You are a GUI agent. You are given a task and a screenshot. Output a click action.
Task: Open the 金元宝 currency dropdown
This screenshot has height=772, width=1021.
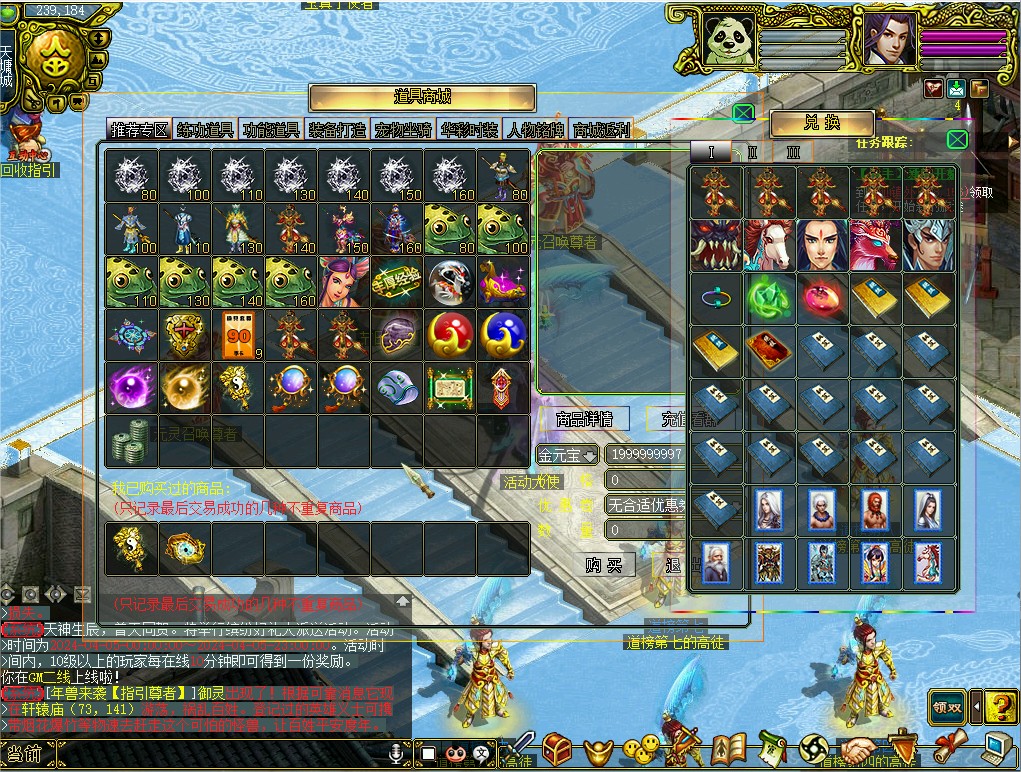click(568, 455)
